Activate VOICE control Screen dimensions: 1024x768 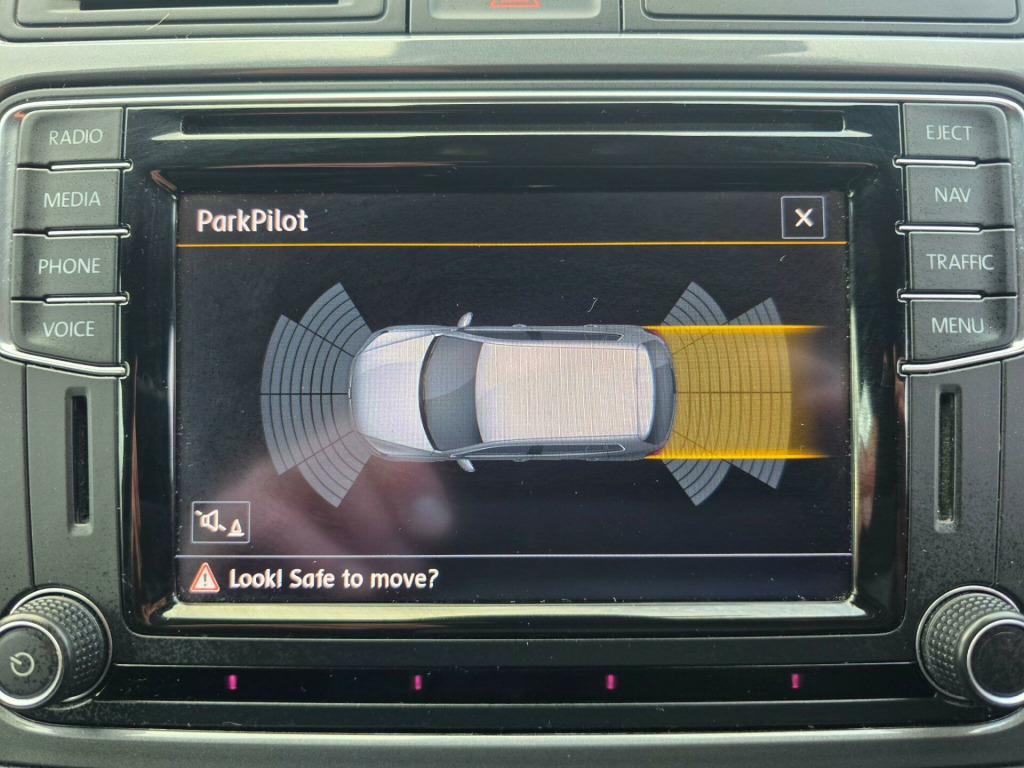[68, 329]
